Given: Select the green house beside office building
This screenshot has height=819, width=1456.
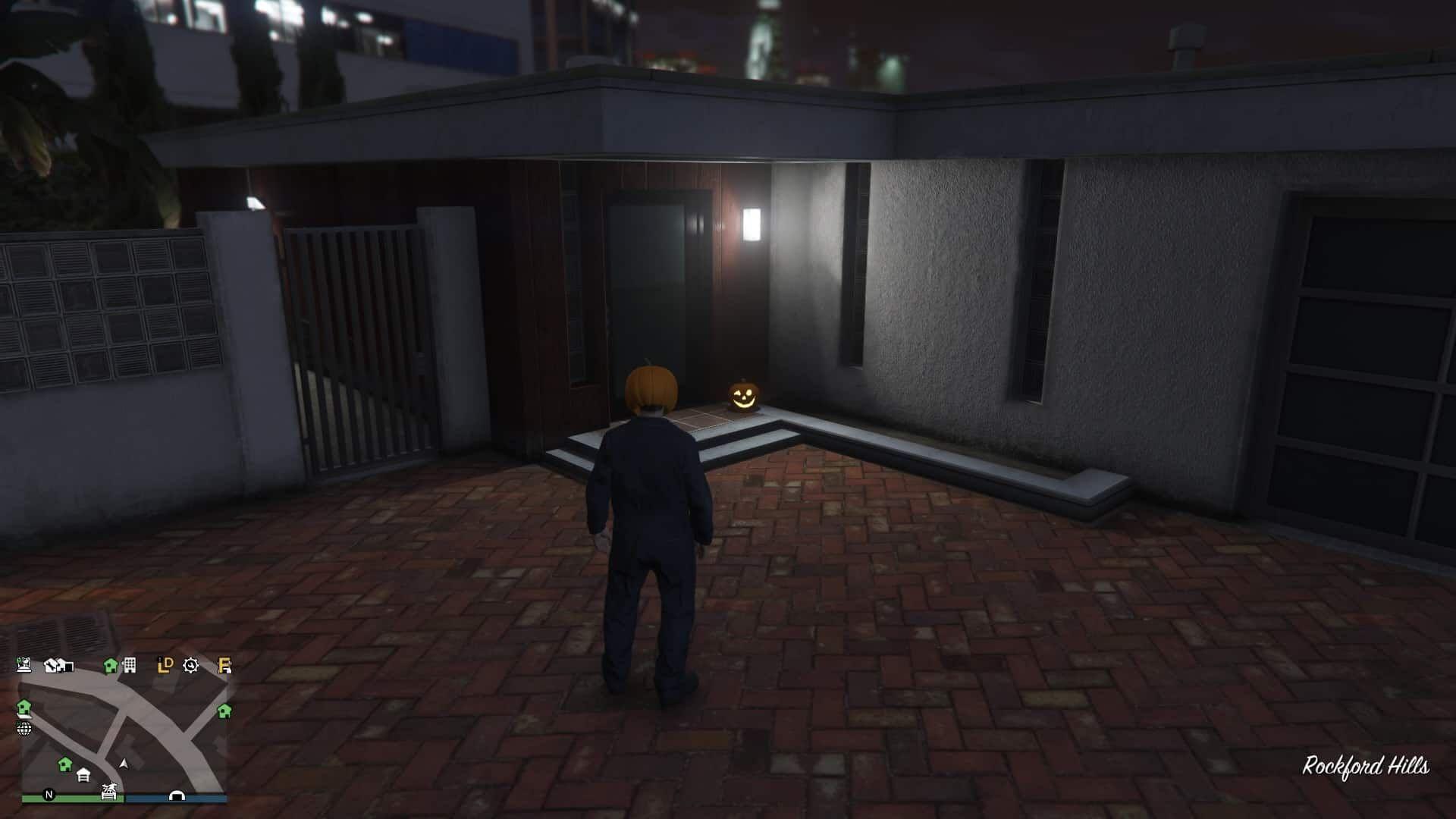Looking at the screenshot, I should (x=111, y=666).
